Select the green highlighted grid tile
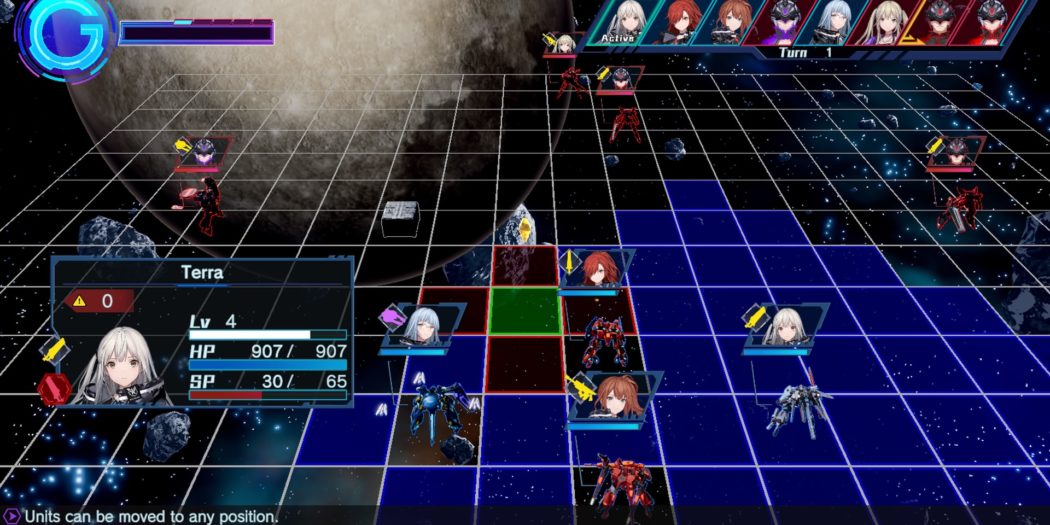The height and width of the screenshot is (525, 1050). 524,311
